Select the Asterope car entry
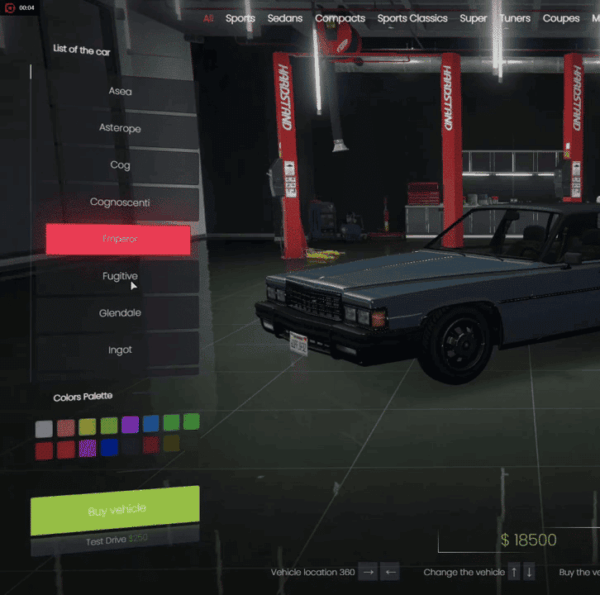The height and width of the screenshot is (595, 600). [120, 128]
